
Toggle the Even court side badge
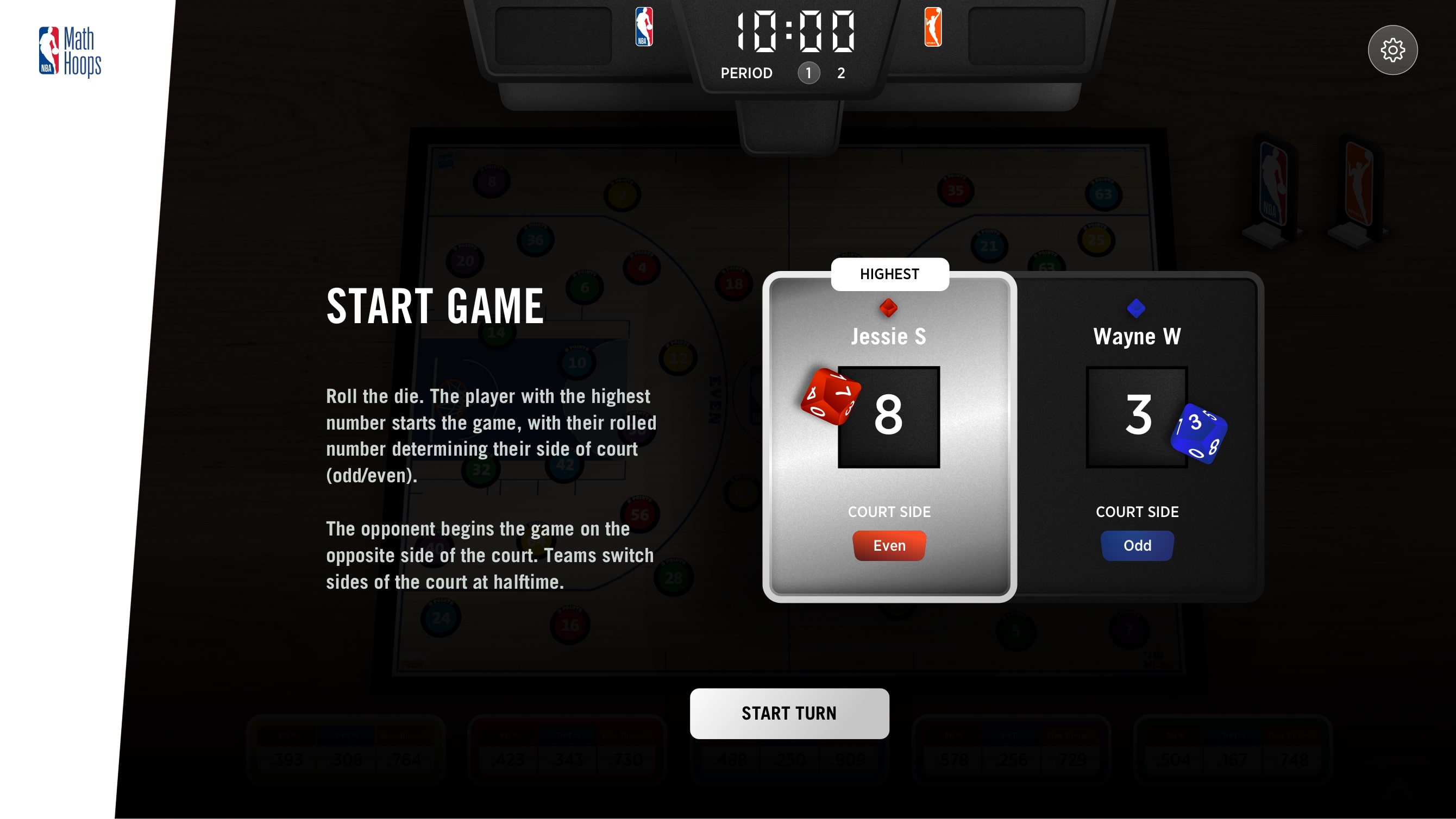click(889, 545)
